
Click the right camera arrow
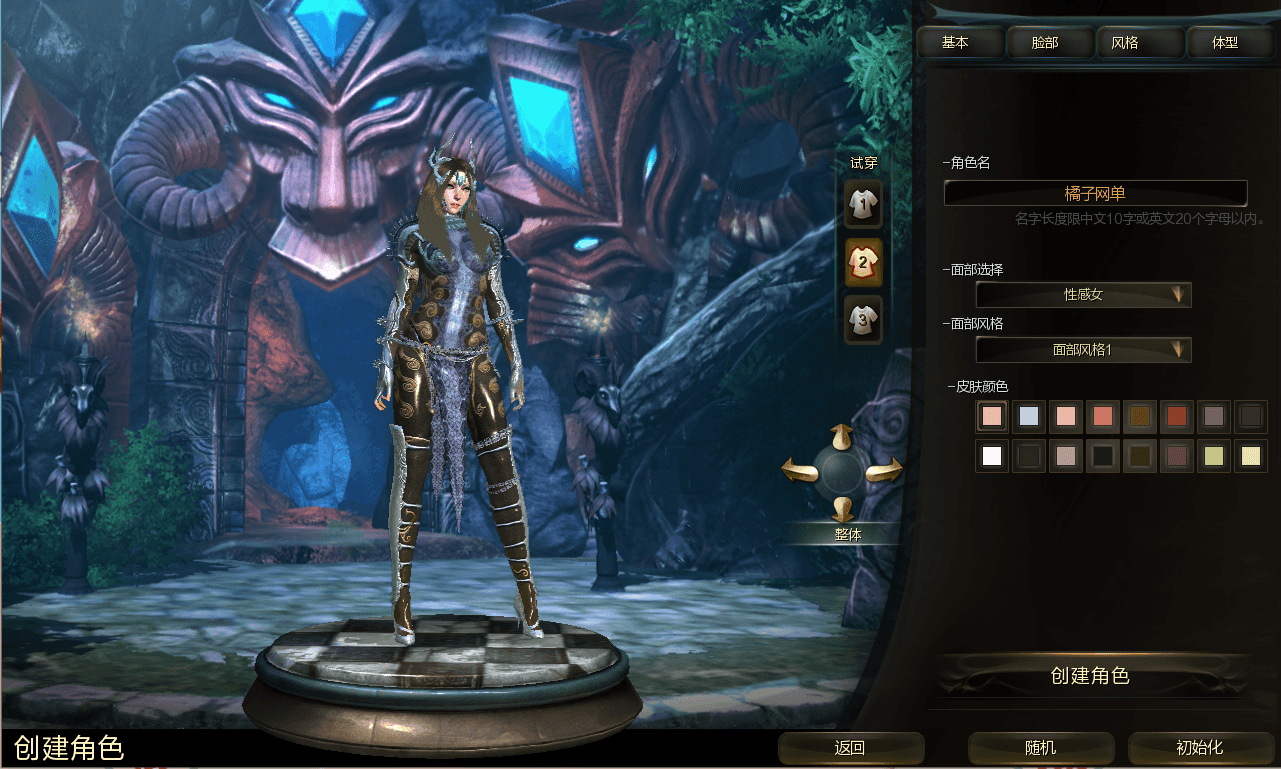pyautogui.click(x=884, y=471)
